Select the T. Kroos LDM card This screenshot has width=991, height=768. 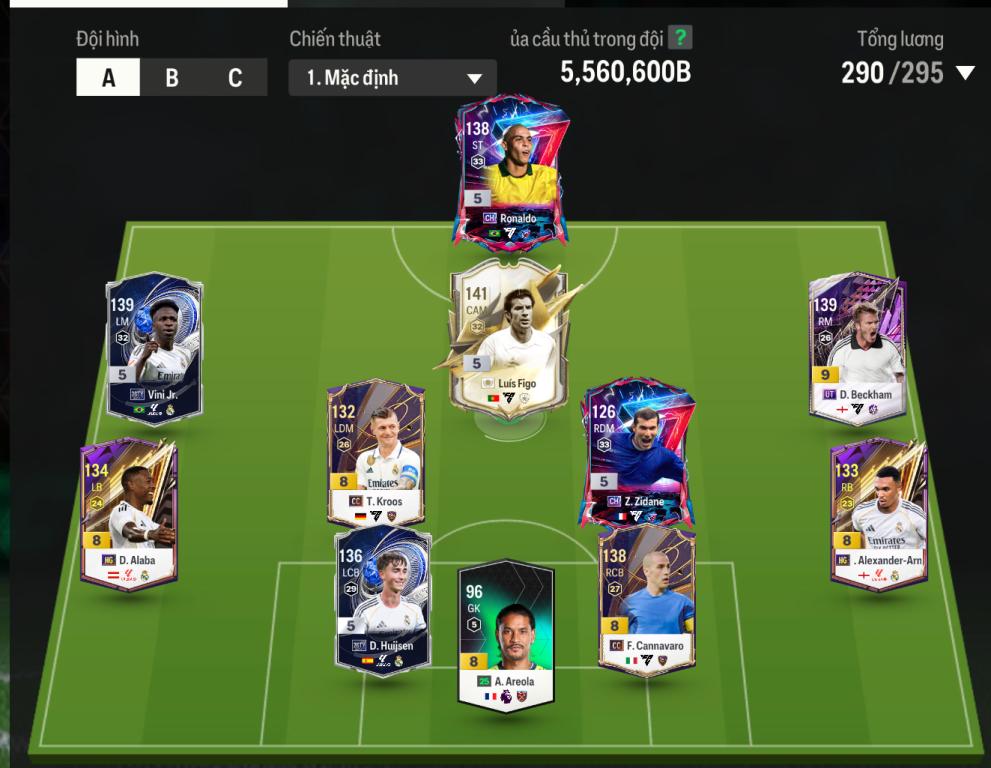click(x=376, y=452)
